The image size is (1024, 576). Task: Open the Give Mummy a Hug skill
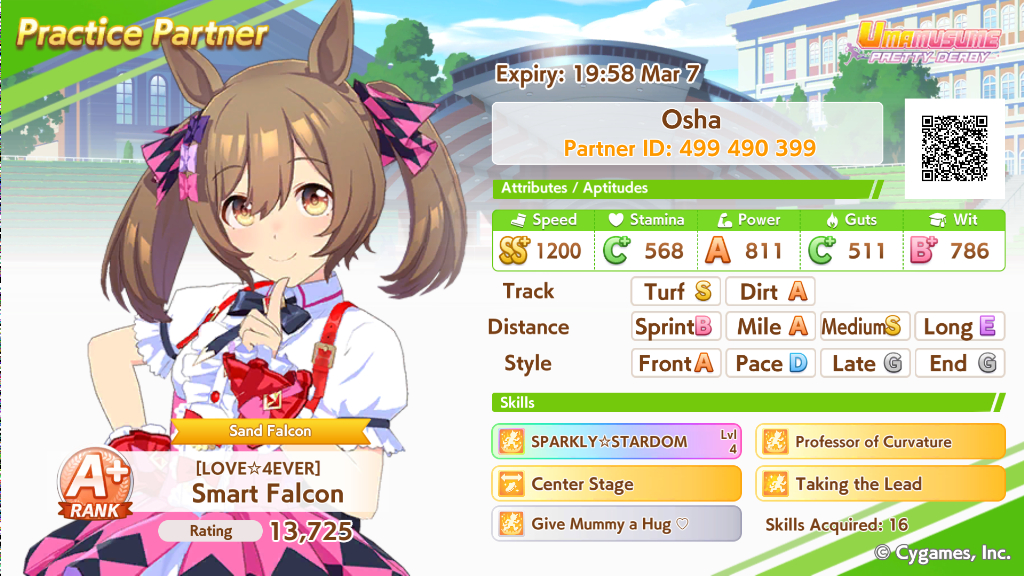pyautogui.click(x=616, y=524)
